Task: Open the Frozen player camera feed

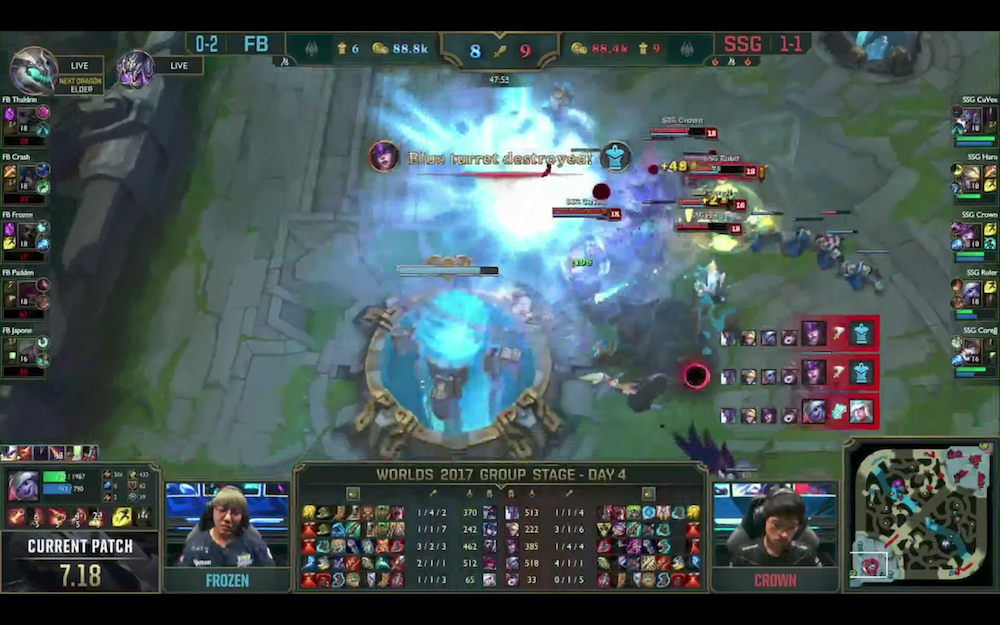Action: pyautogui.click(x=226, y=525)
